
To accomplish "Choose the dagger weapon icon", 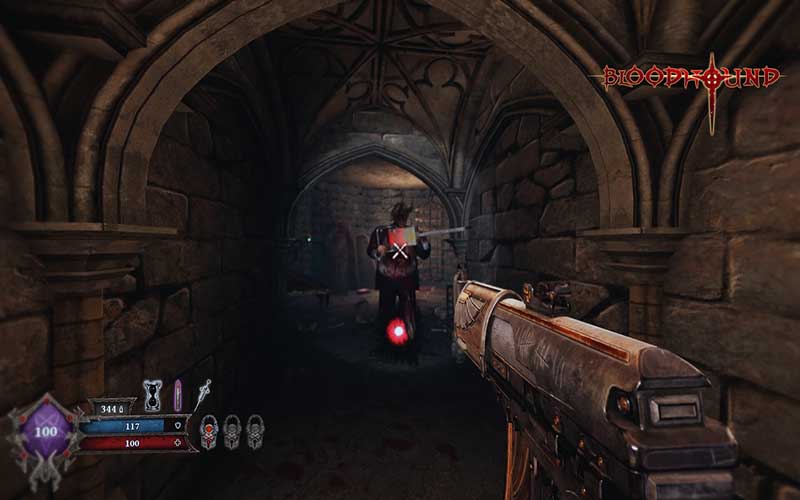I will pyautogui.click(x=203, y=391).
